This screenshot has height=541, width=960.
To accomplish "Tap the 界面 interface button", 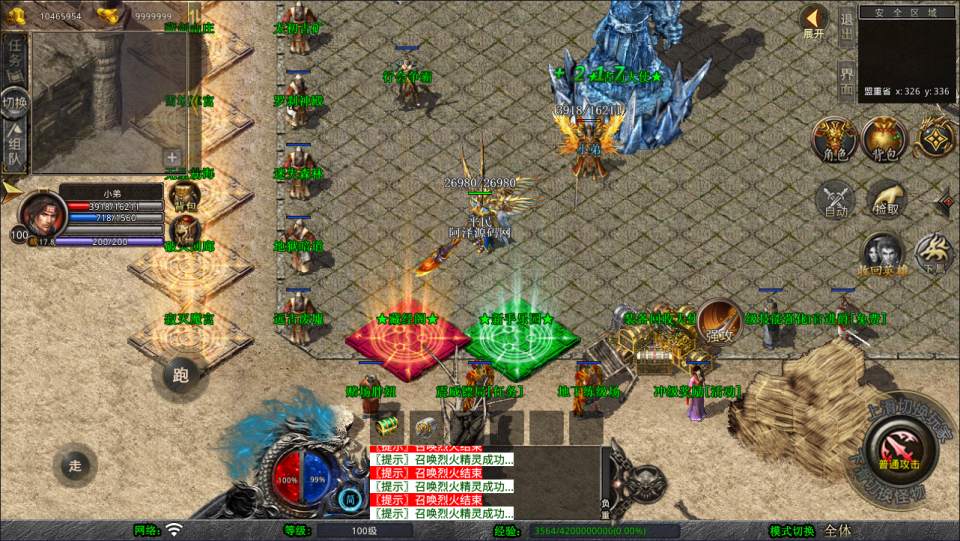I will pyautogui.click(x=846, y=80).
